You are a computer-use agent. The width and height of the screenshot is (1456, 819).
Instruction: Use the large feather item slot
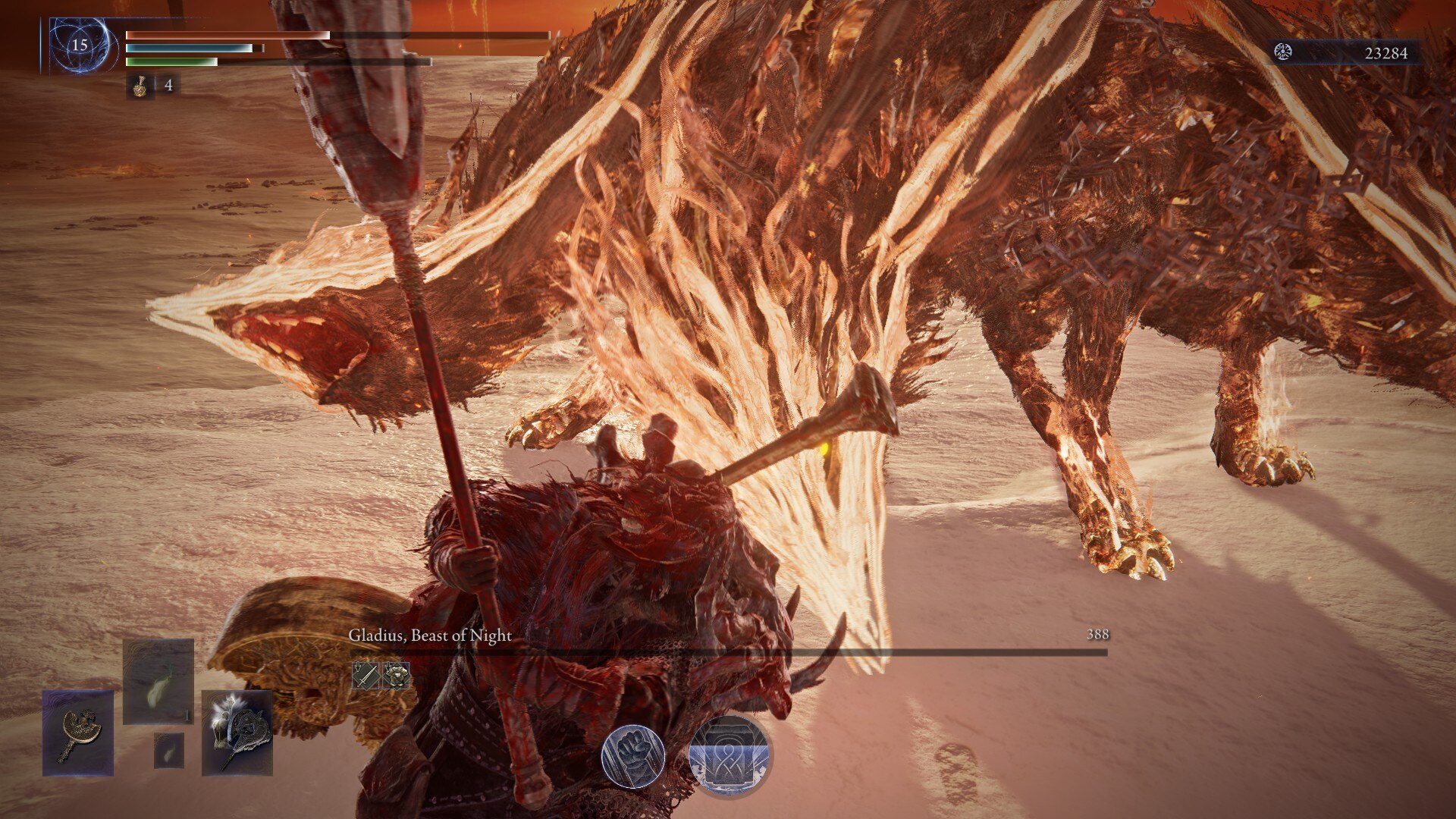click(158, 681)
